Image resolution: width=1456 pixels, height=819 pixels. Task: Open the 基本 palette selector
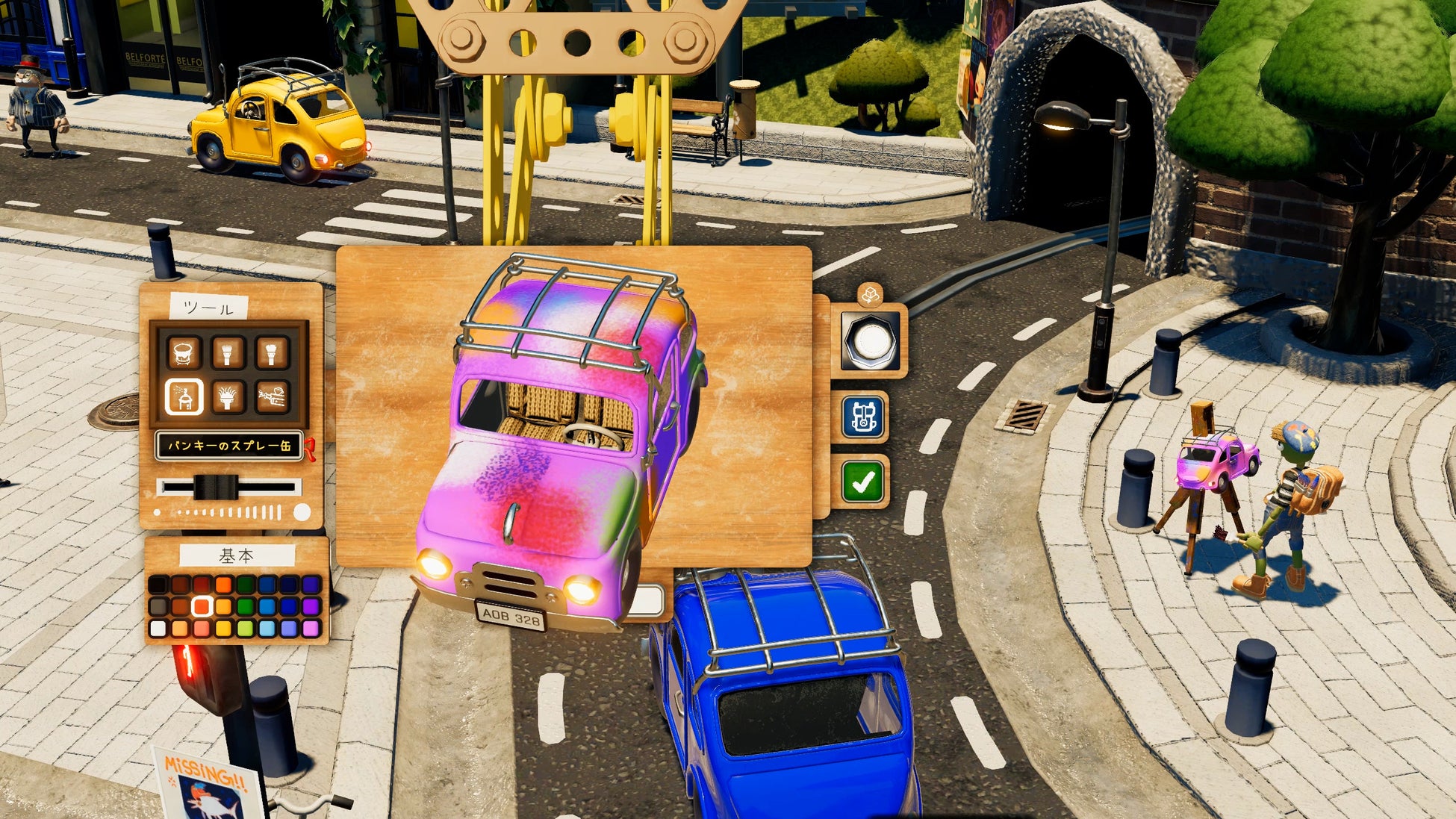tap(237, 556)
